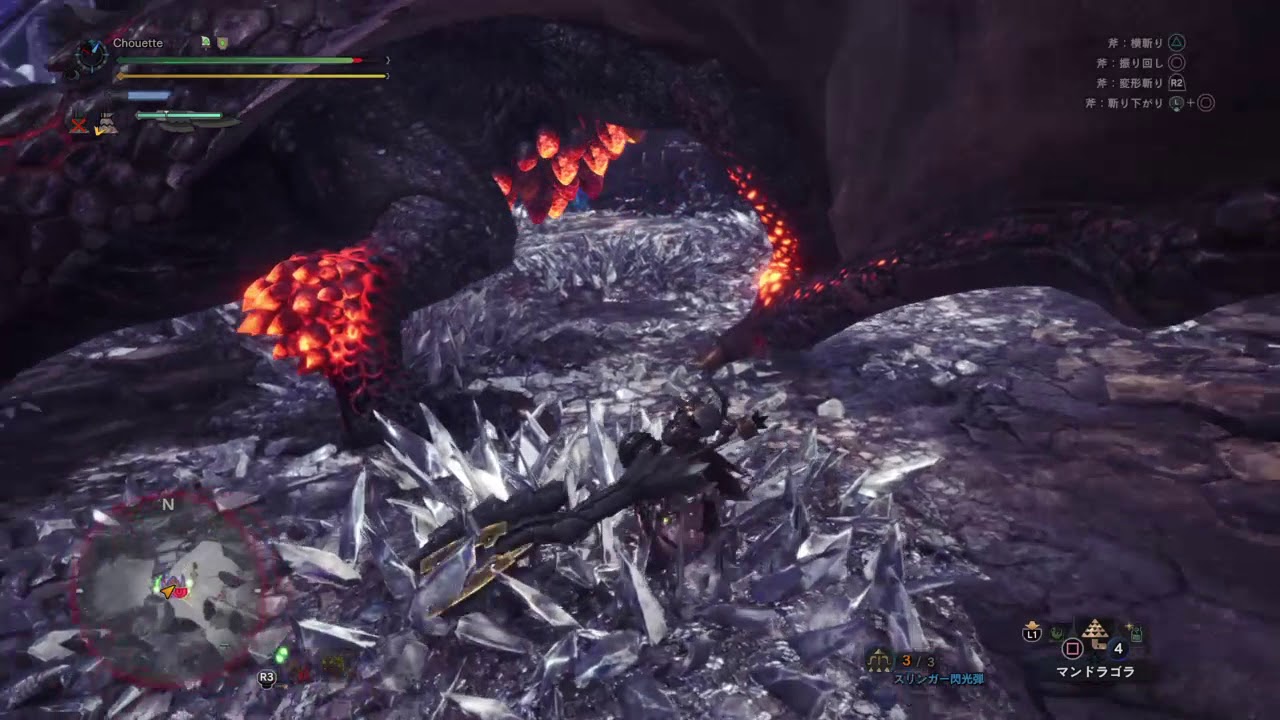
Task: Toggle the leaf buff icon near Chouette's name
Action: 205,42
